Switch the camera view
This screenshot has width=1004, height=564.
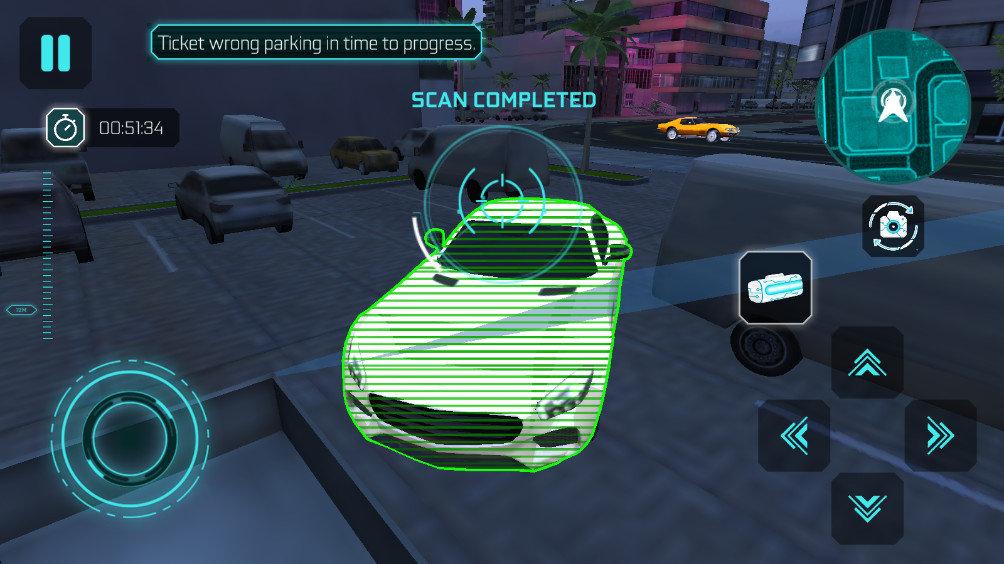click(892, 226)
